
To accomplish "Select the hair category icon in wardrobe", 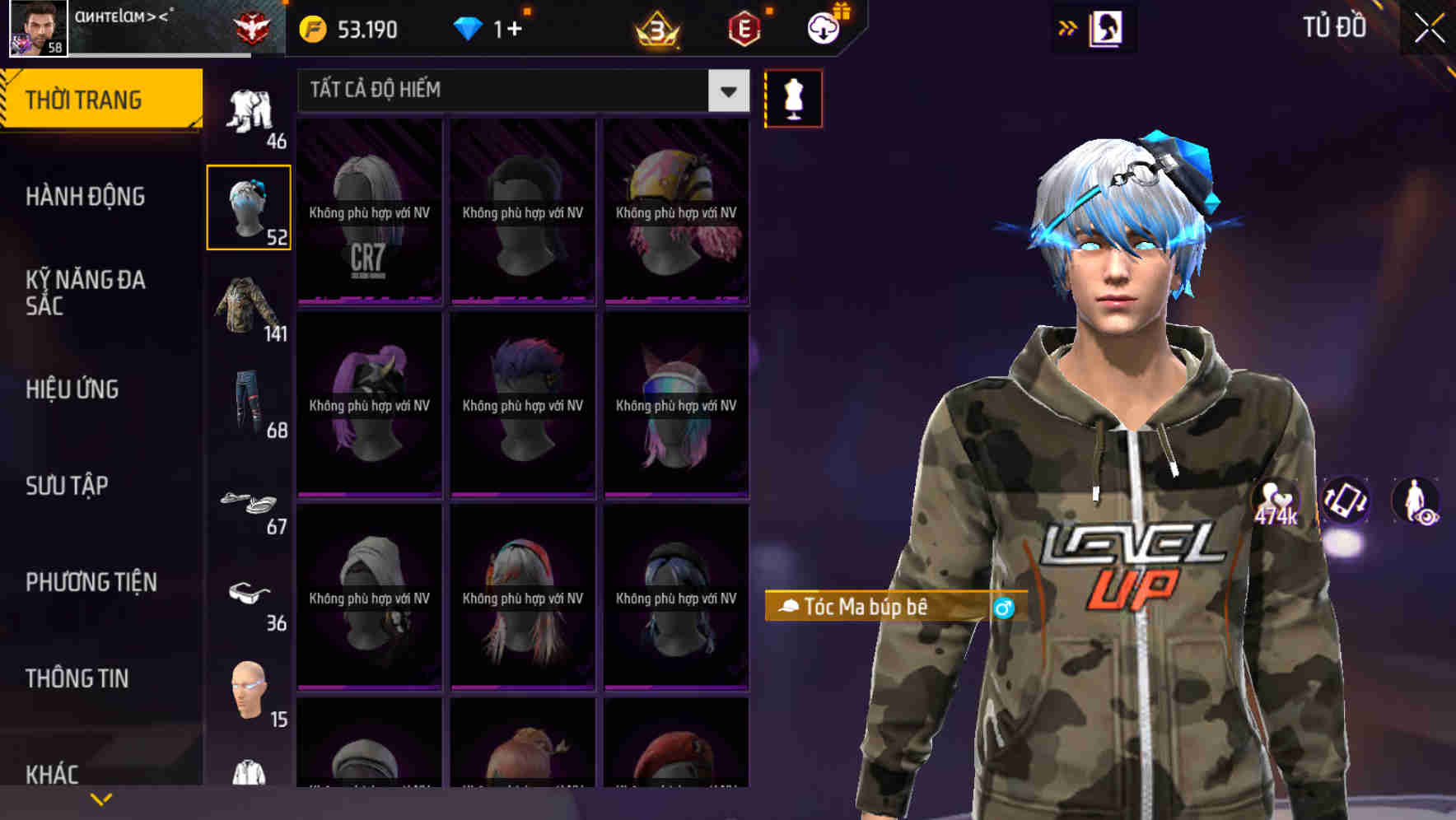I will point(249,204).
